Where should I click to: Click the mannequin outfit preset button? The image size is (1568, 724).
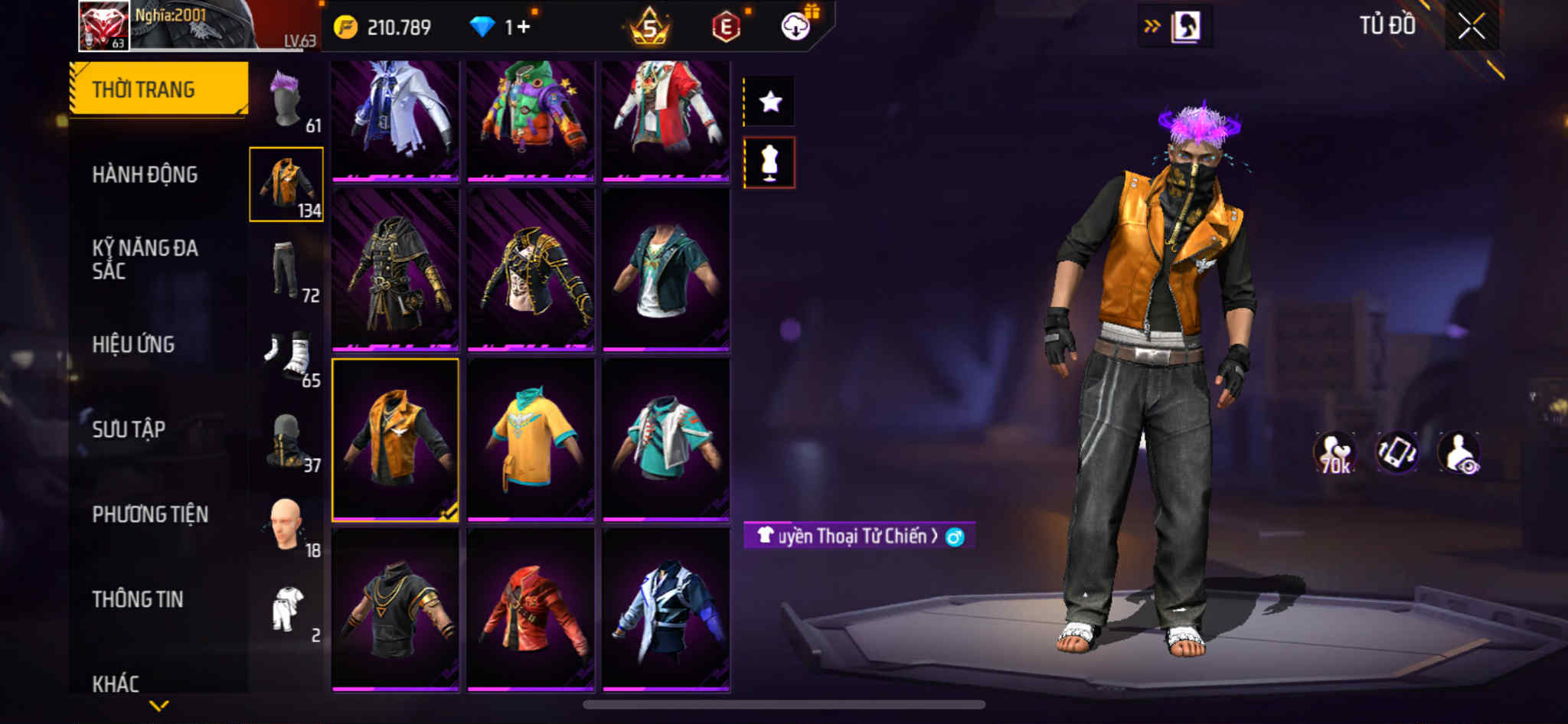click(769, 162)
